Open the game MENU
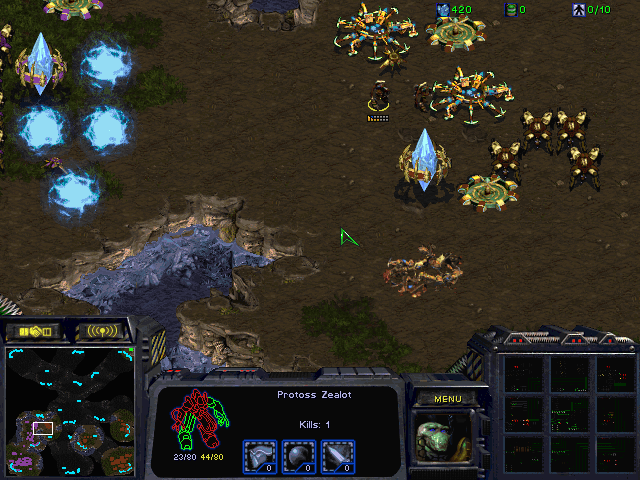This screenshot has width=640, height=480. (447, 399)
